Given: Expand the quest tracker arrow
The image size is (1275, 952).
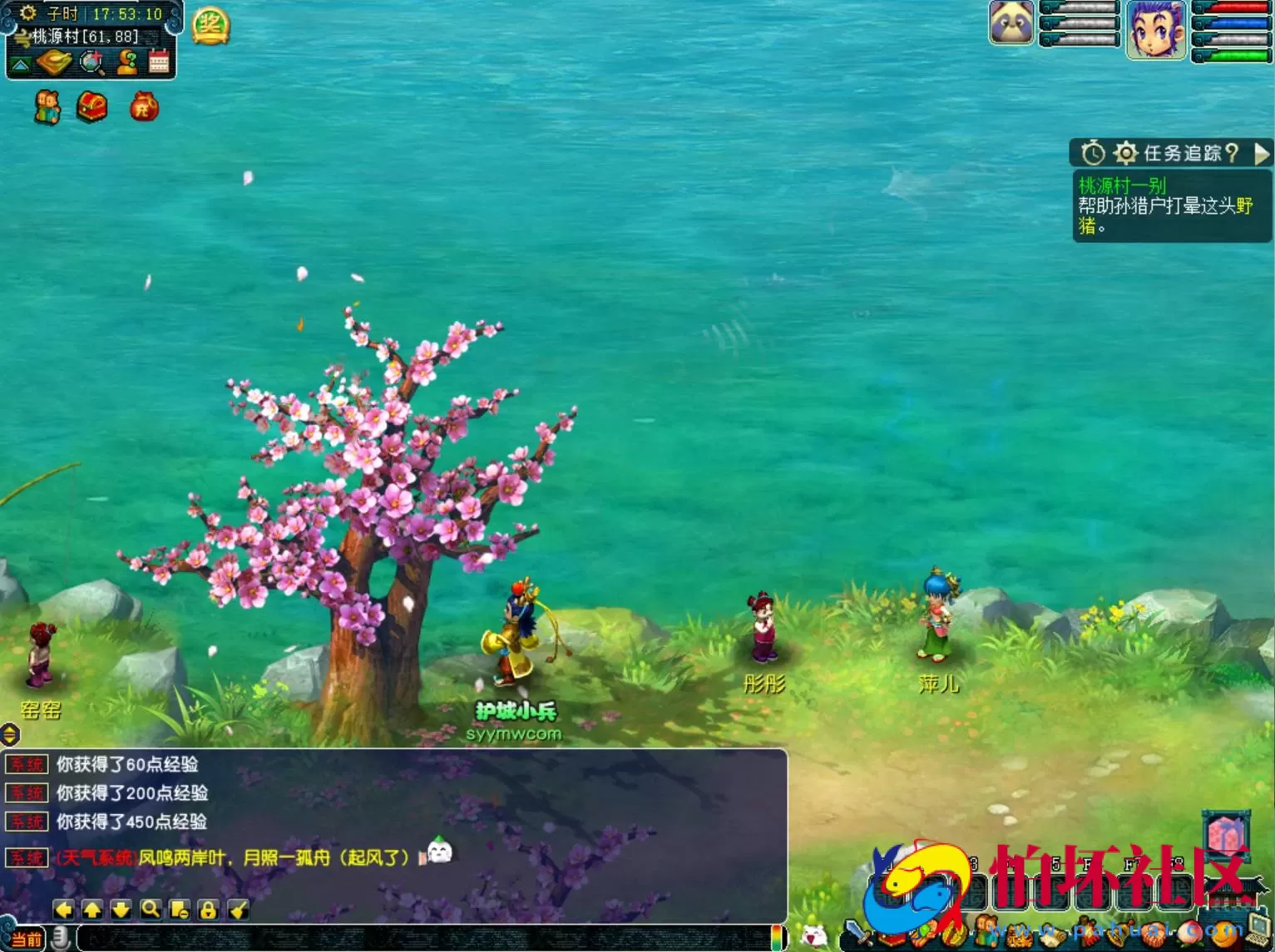Looking at the screenshot, I should pyautogui.click(x=1262, y=153).
